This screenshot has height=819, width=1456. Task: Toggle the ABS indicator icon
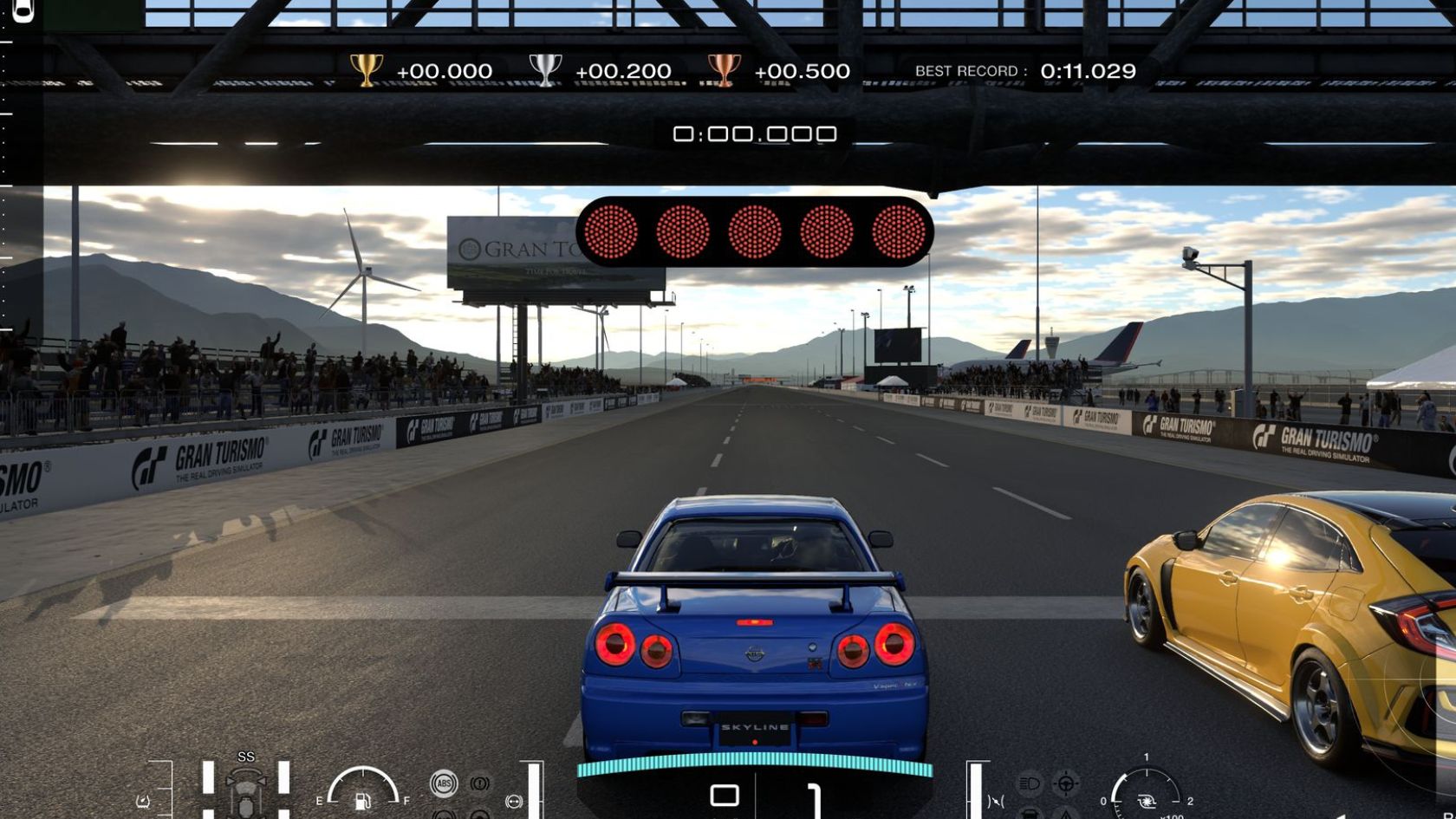point(444,783)
